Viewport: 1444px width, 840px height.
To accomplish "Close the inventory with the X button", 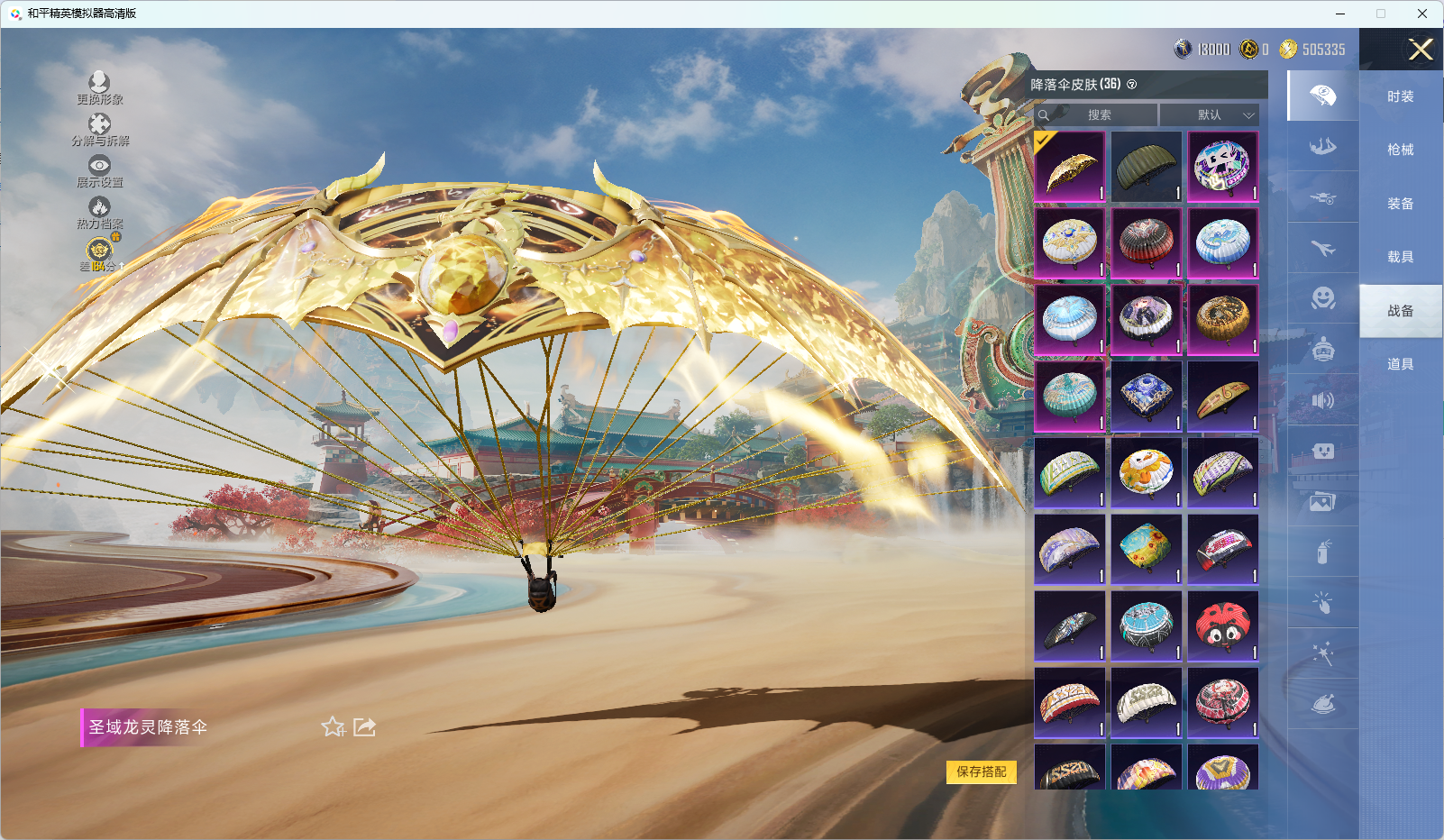I will coord(1421,50).
